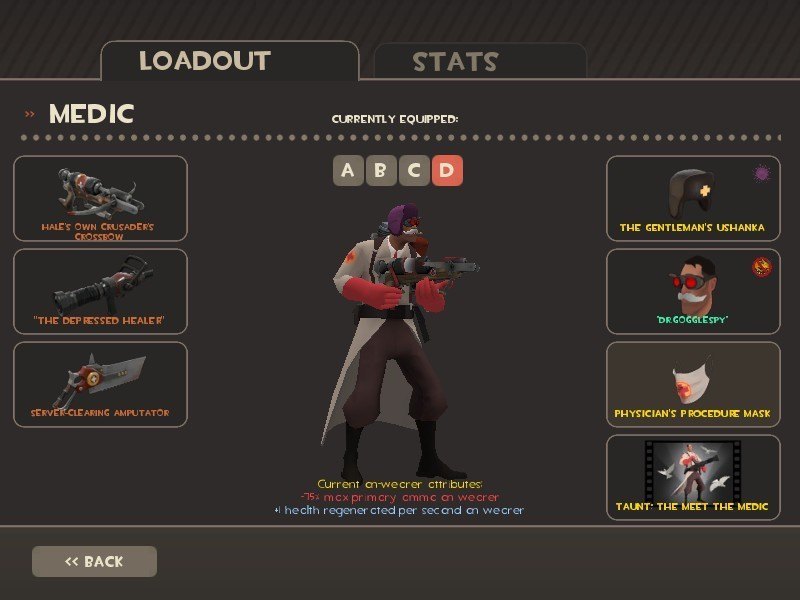Change "The Depressed Healer" medi gun slot

pos(100,291)
